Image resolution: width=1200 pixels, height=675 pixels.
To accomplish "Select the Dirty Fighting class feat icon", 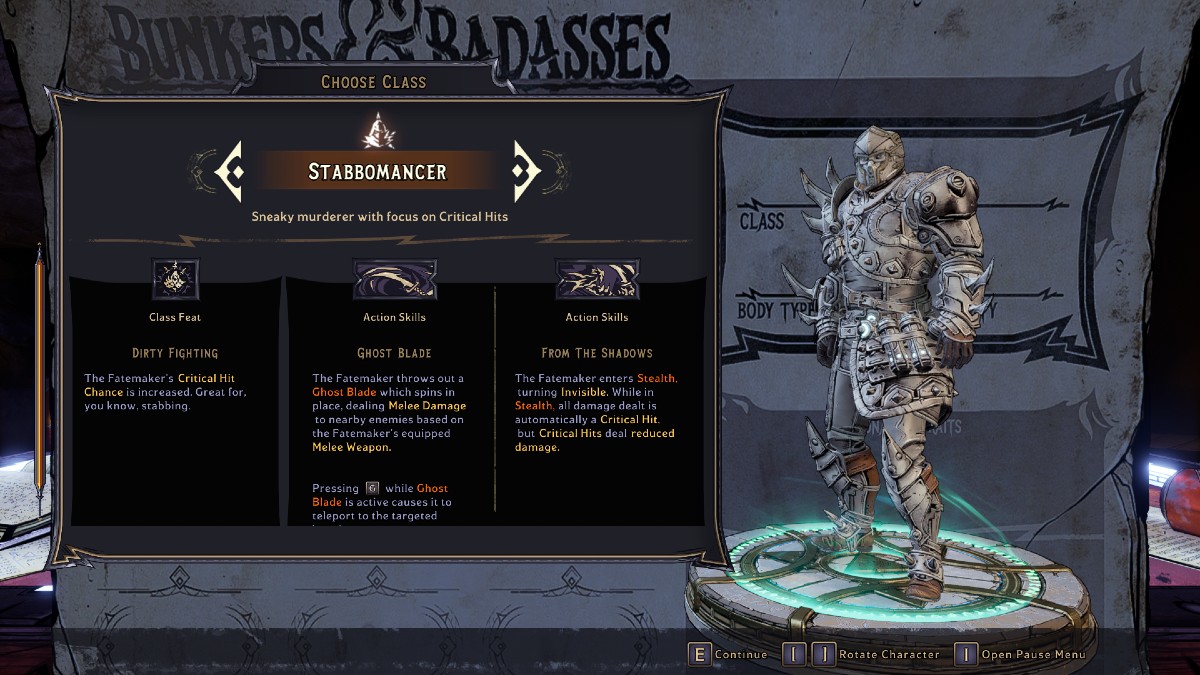I will click(175, 279).
